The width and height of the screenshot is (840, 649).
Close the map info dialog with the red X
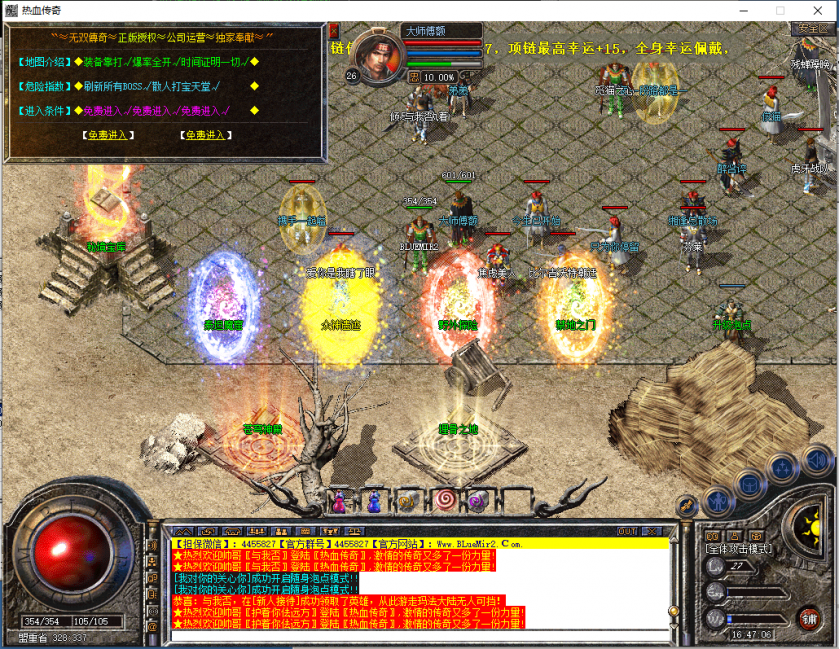pos(334,31)
